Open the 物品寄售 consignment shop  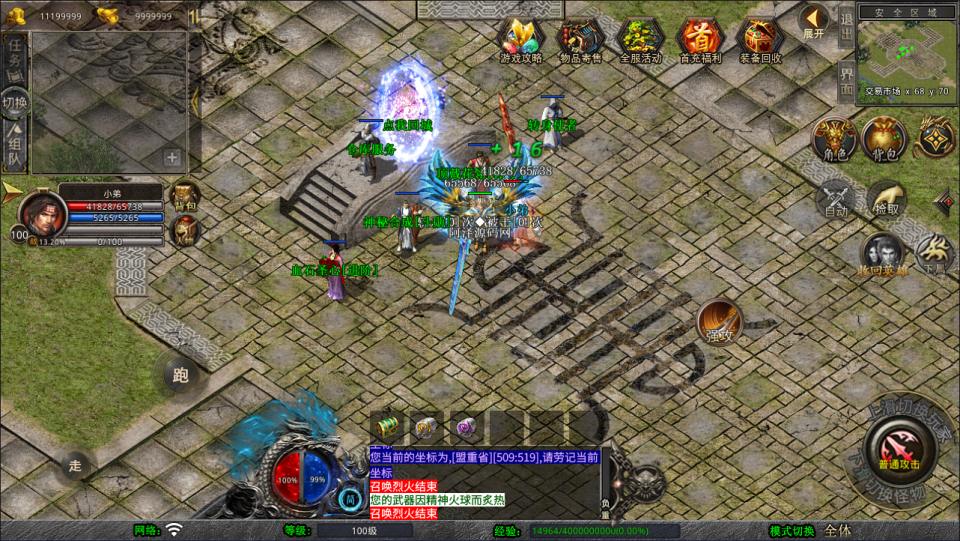click(580, 40)
